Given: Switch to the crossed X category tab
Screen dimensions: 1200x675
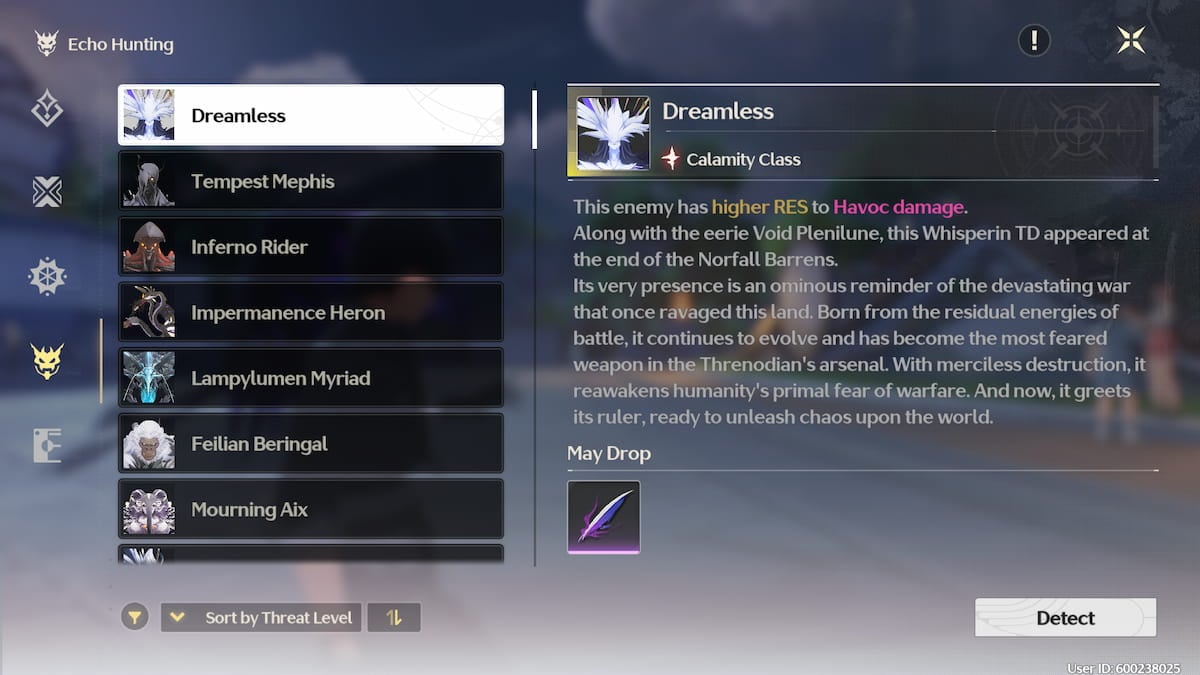Looking at the screenshot, I should click(x=47, y=191).
